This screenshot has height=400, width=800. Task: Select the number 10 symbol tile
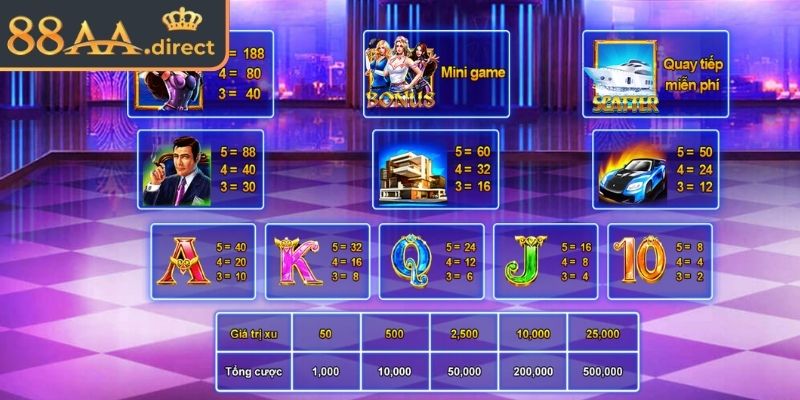tap(660, 261)
